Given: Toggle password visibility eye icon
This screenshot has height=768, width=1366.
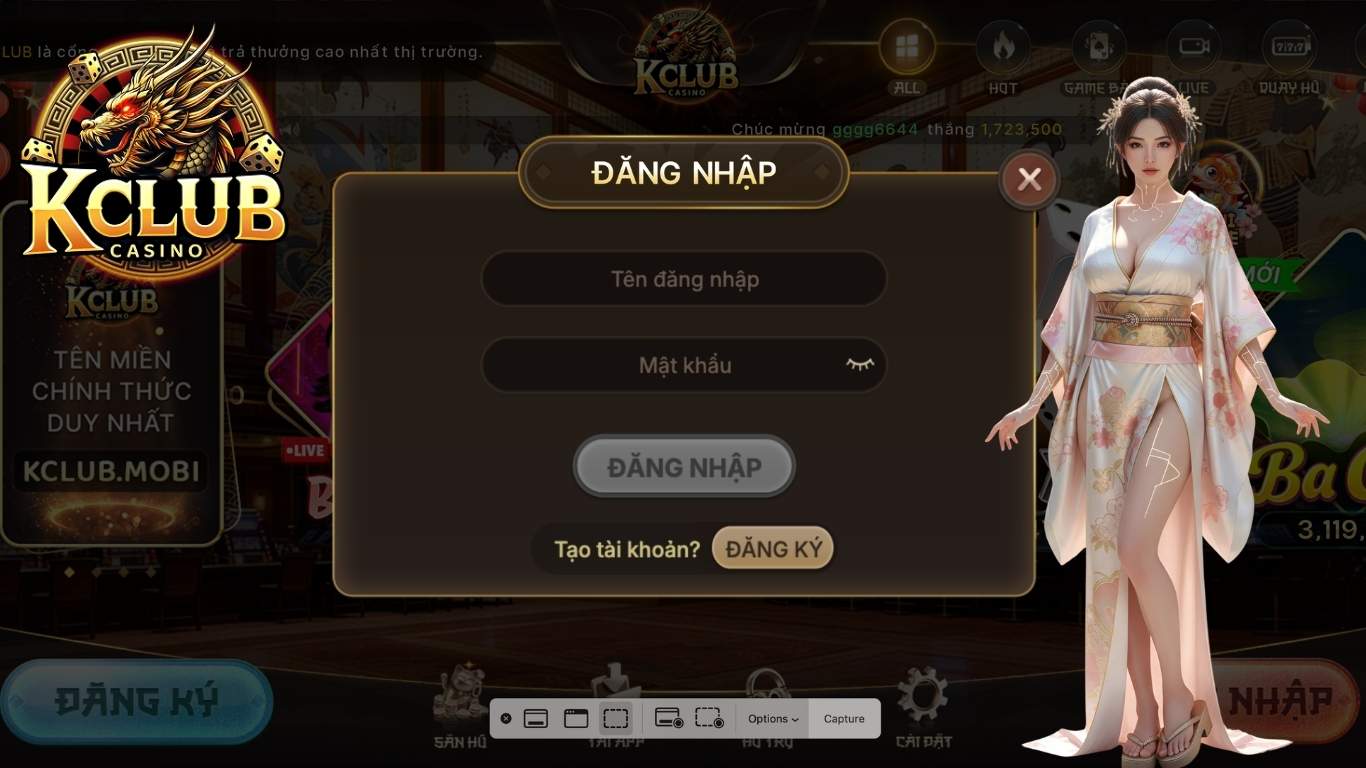Looking at the screenshot, I should click(x=858, y=364).
